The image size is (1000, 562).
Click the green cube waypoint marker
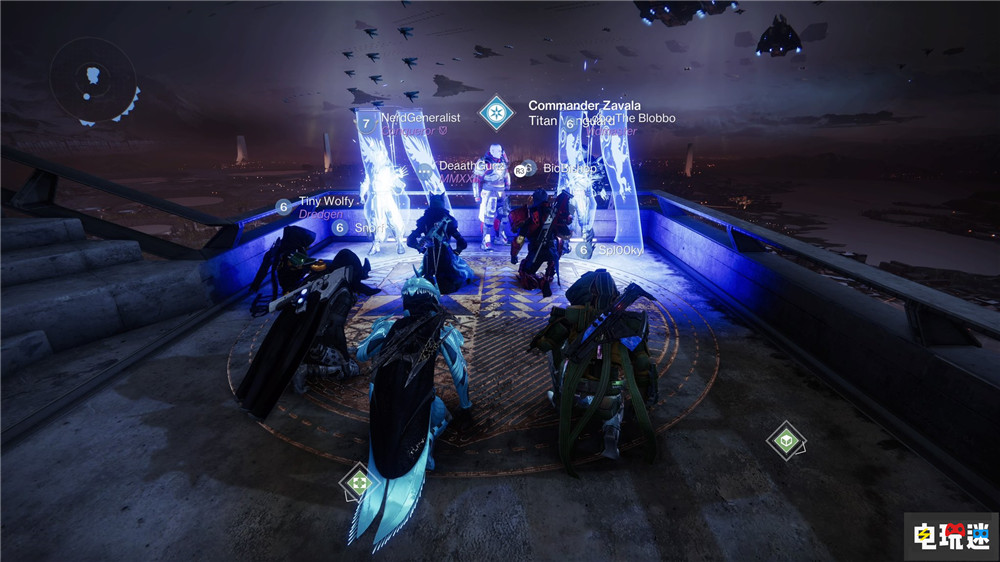pos(787,440)
